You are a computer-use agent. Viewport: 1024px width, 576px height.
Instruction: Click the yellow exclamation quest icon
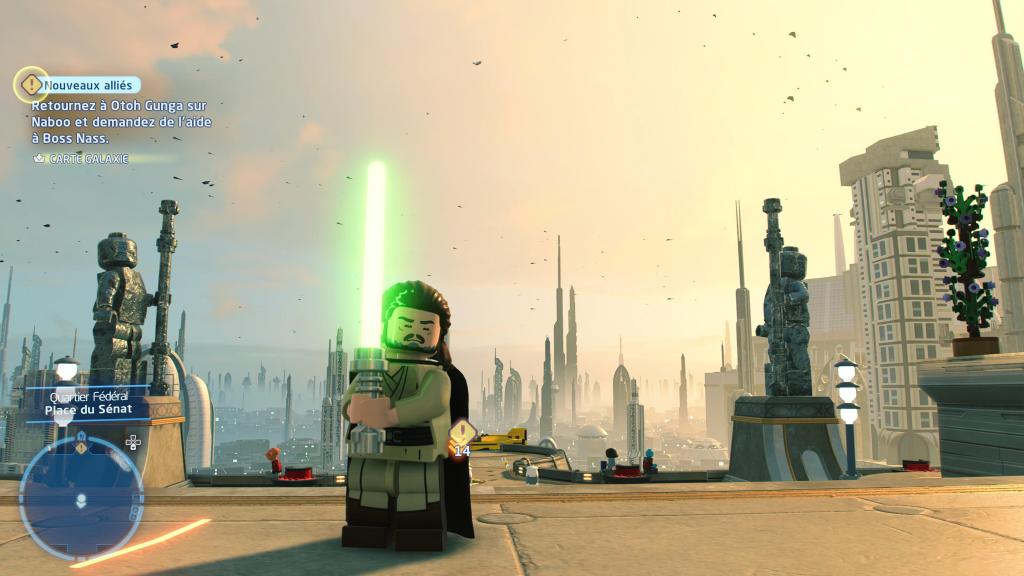coord(31,85)
